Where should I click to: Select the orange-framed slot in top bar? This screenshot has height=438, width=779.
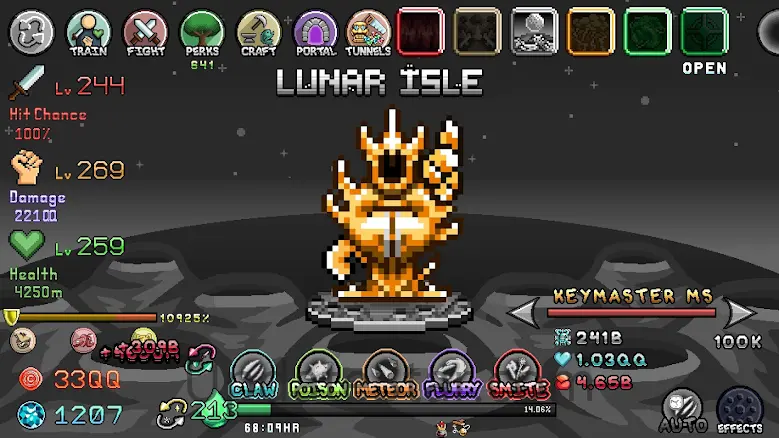click(590, 31)
